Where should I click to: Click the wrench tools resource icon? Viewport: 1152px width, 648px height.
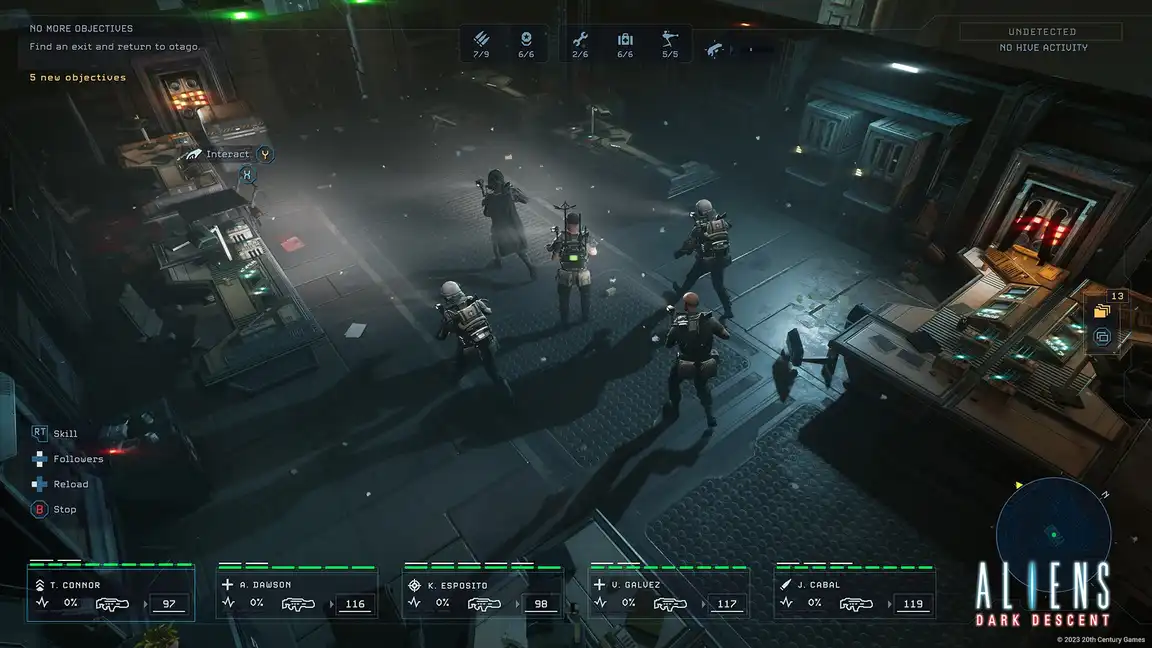click(x=580, y=40)
